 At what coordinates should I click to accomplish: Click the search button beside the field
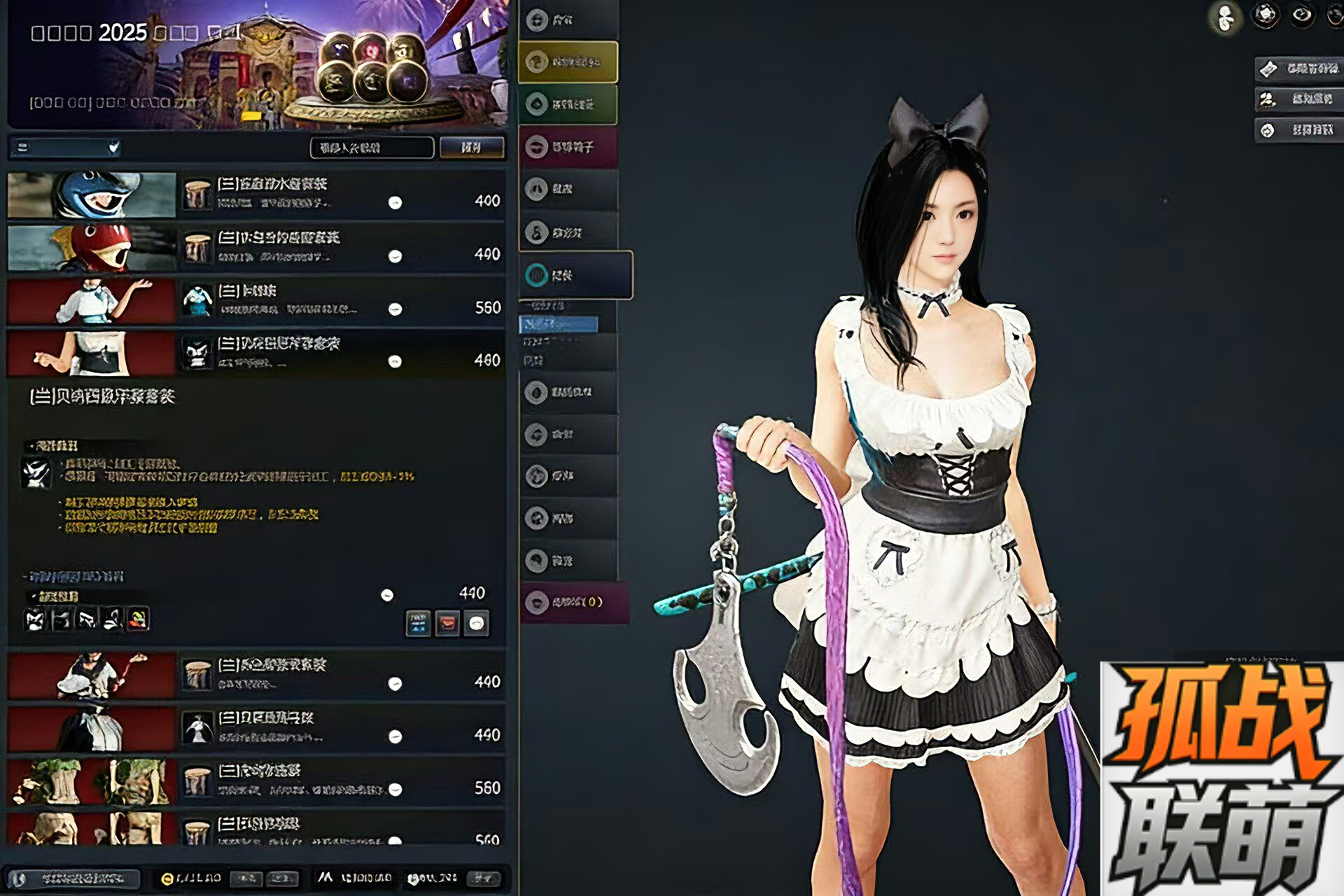click(x=471, y=148)
